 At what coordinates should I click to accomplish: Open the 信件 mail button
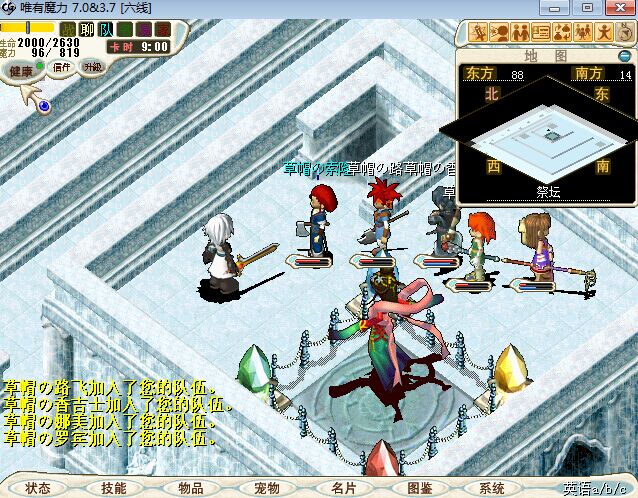[x=62, y=67]
